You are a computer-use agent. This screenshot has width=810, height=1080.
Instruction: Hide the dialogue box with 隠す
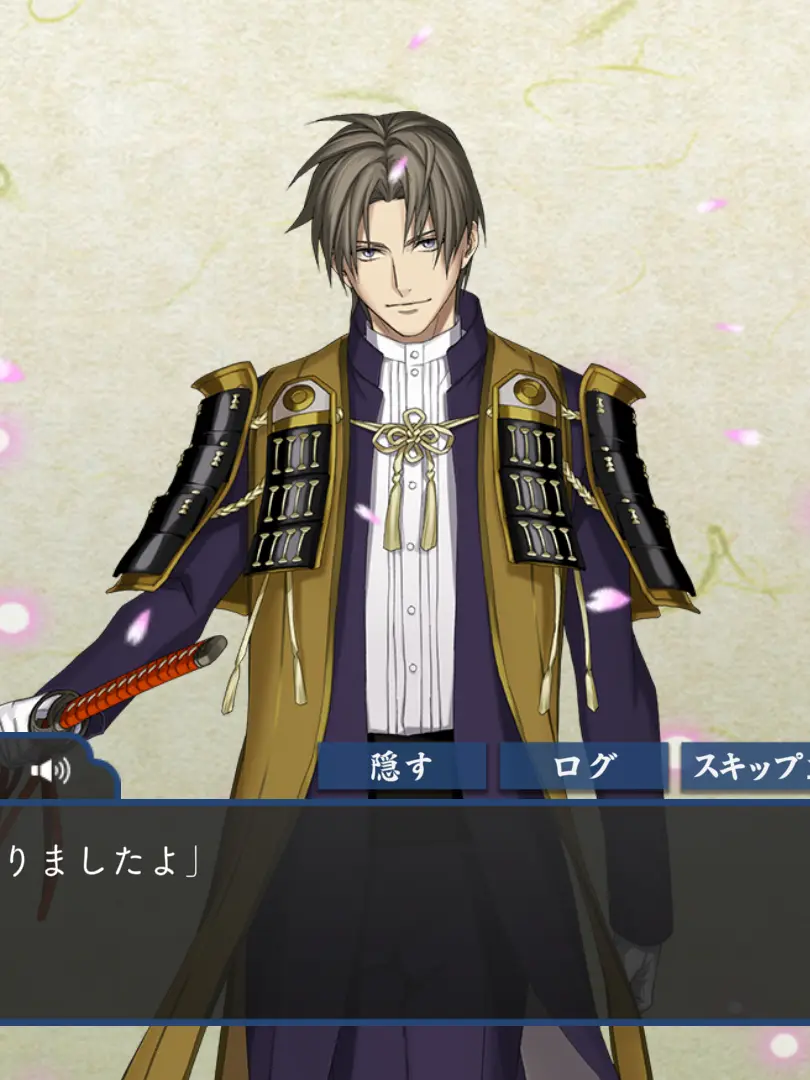coord(402,767)
